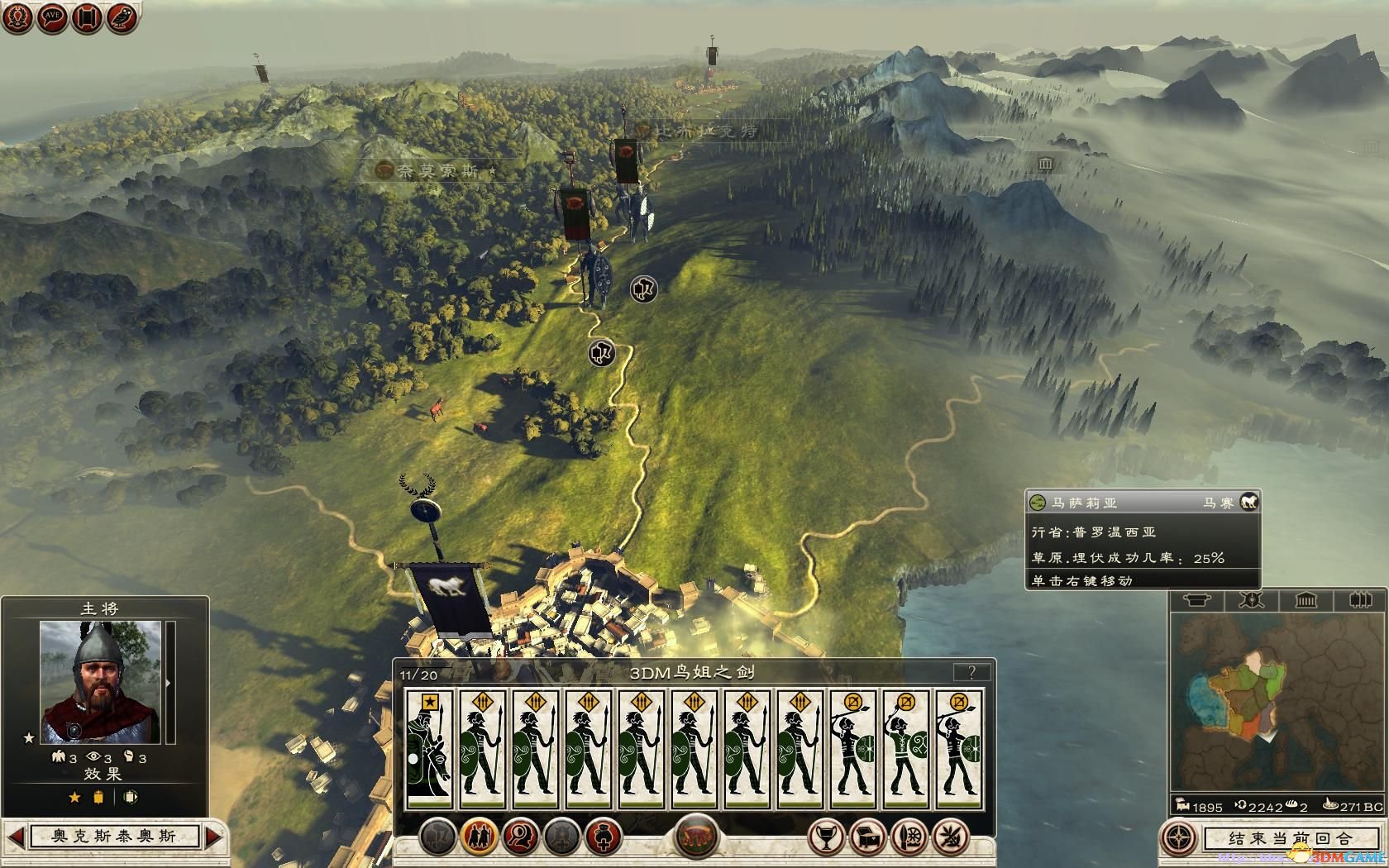Open the crossed swords diplomacy button
The width and height of the screenshot is (1389, 868).
pyautogui.click(x=952, y=837)
